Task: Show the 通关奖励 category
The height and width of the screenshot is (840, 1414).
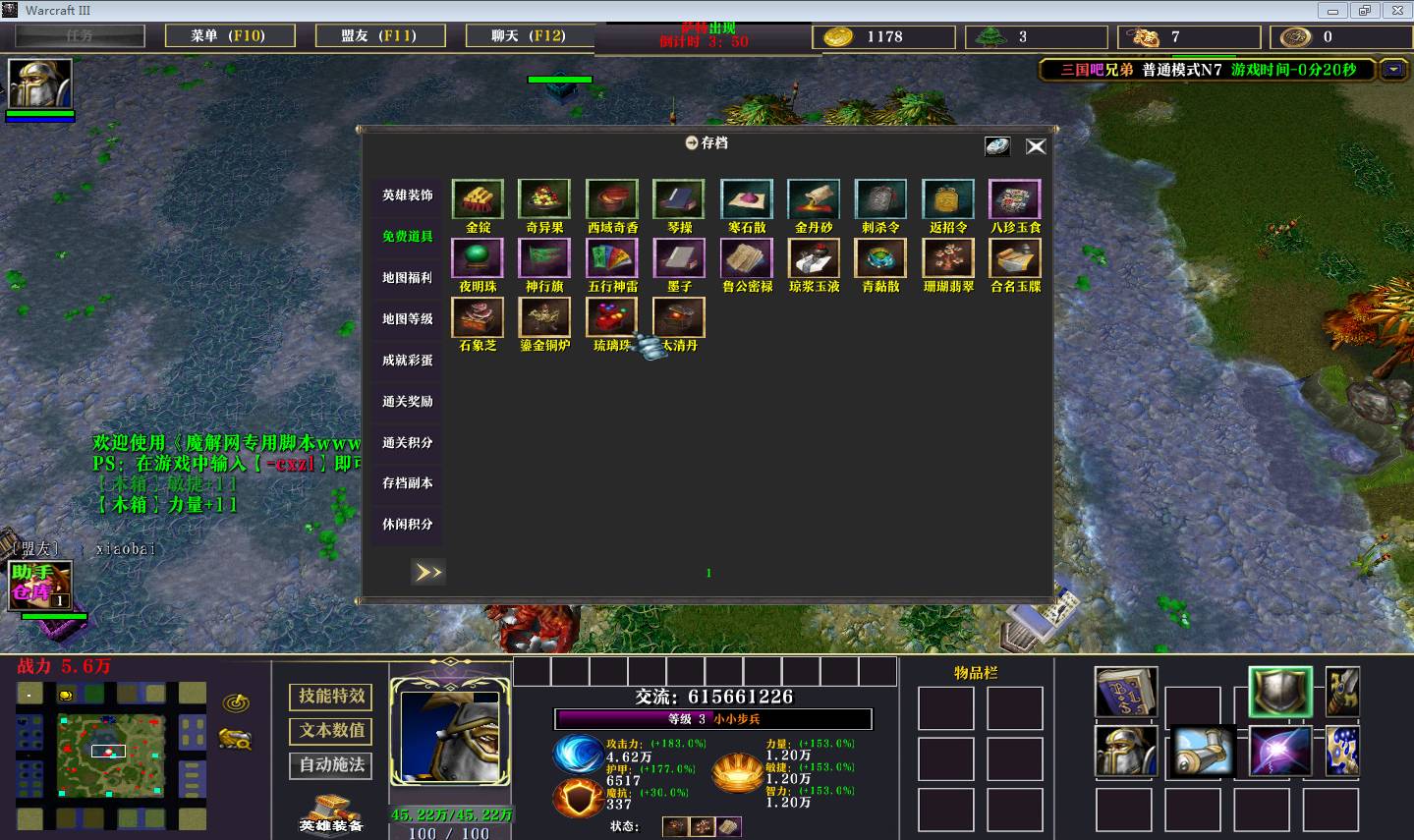Action: (x=407, y=402)
